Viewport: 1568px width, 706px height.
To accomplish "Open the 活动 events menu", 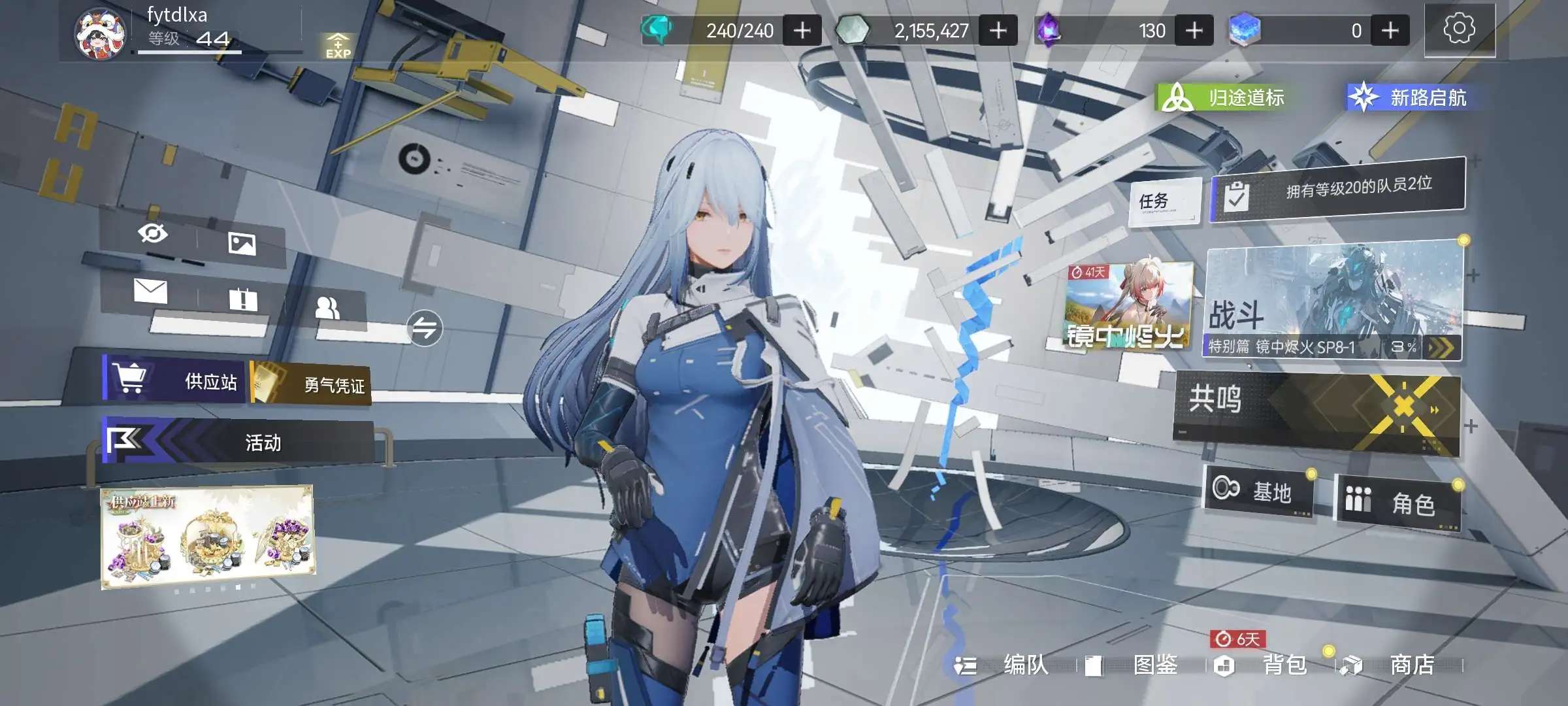I will click(x=238, y=442).
